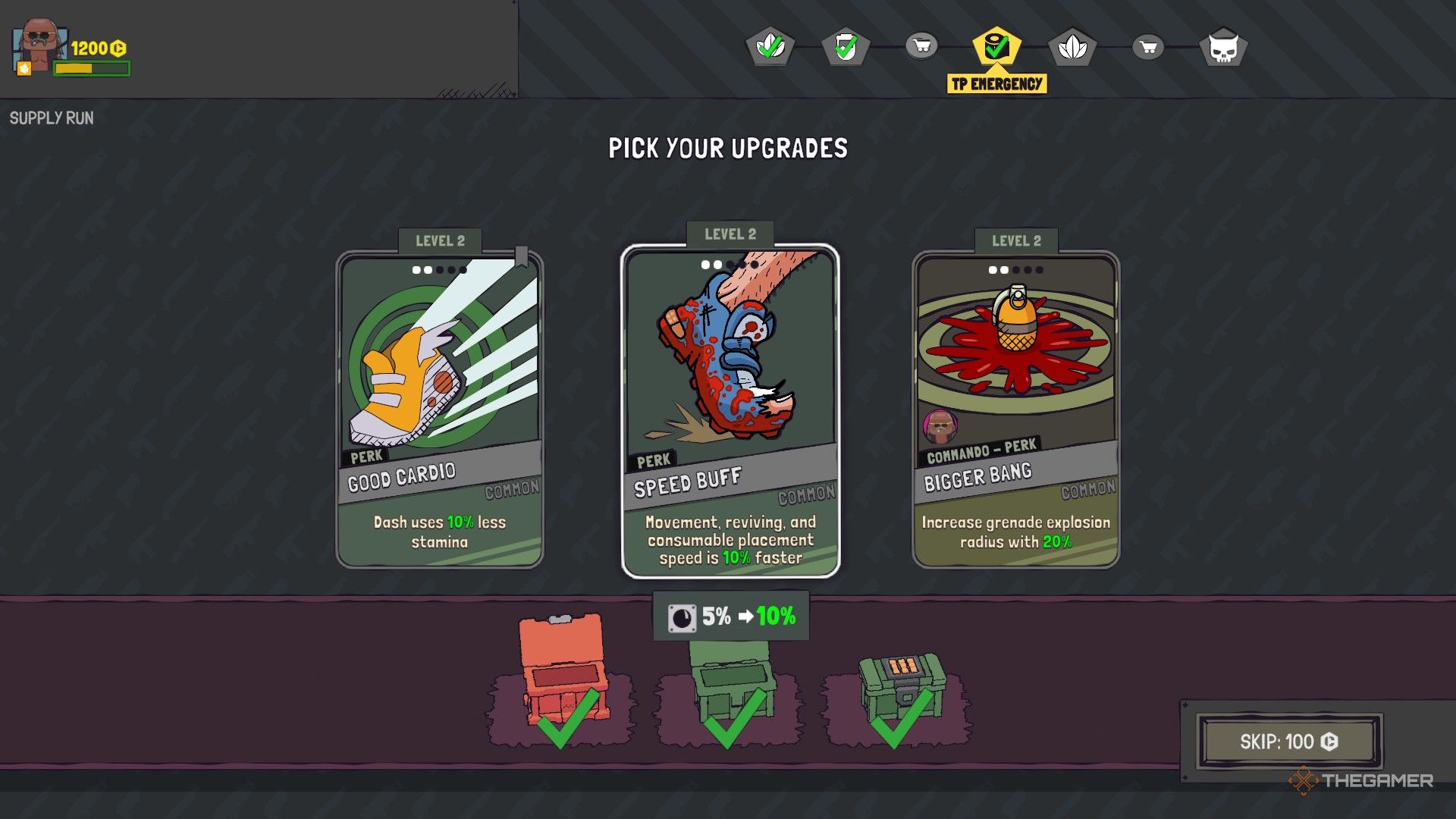Click the Supply Run label
Viewport: 1456px width, 819px height.
[x=51, y=118]
